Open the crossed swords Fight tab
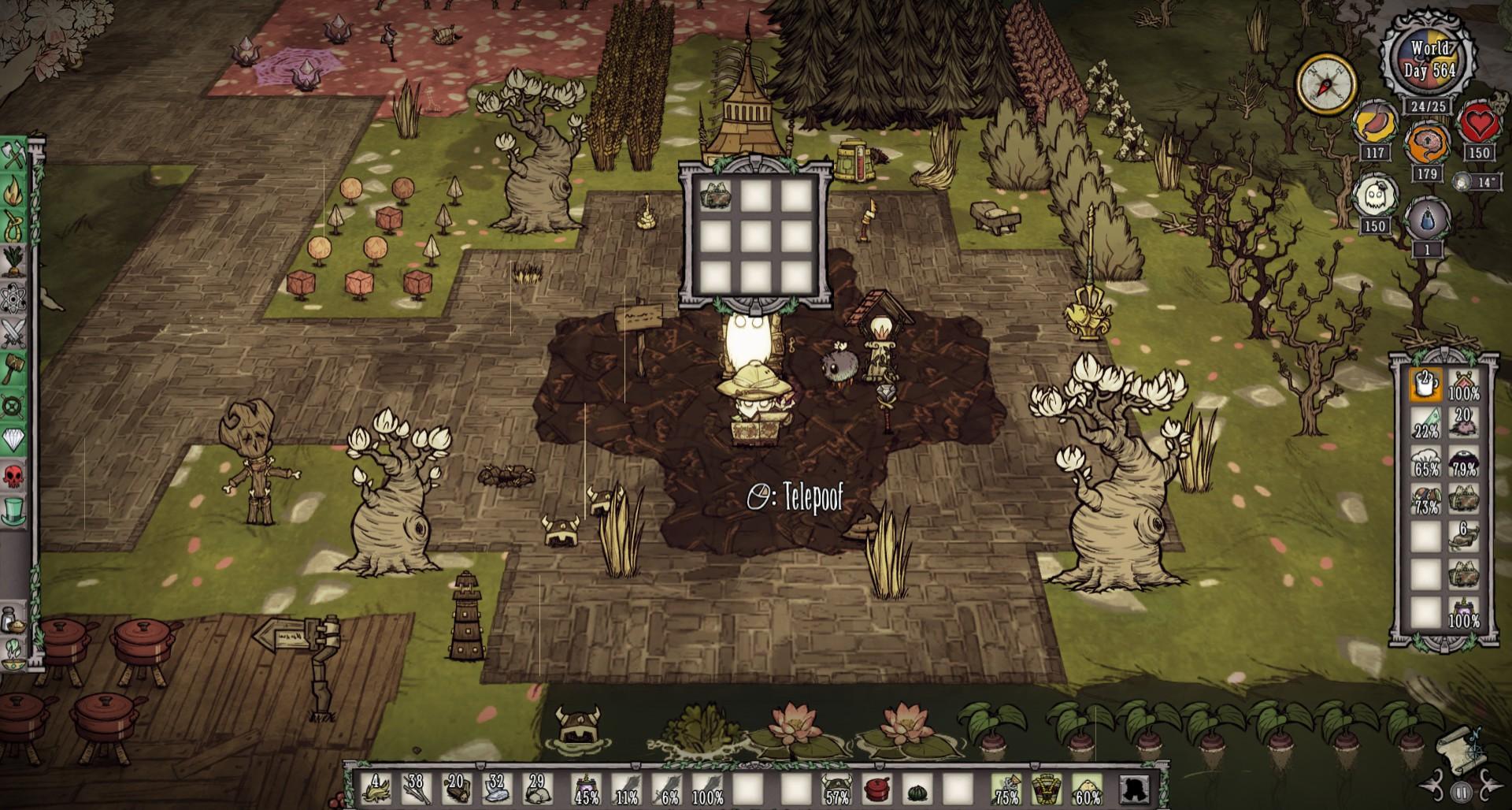This screenshot has width=1512, height=810. [x=15, y=333]
